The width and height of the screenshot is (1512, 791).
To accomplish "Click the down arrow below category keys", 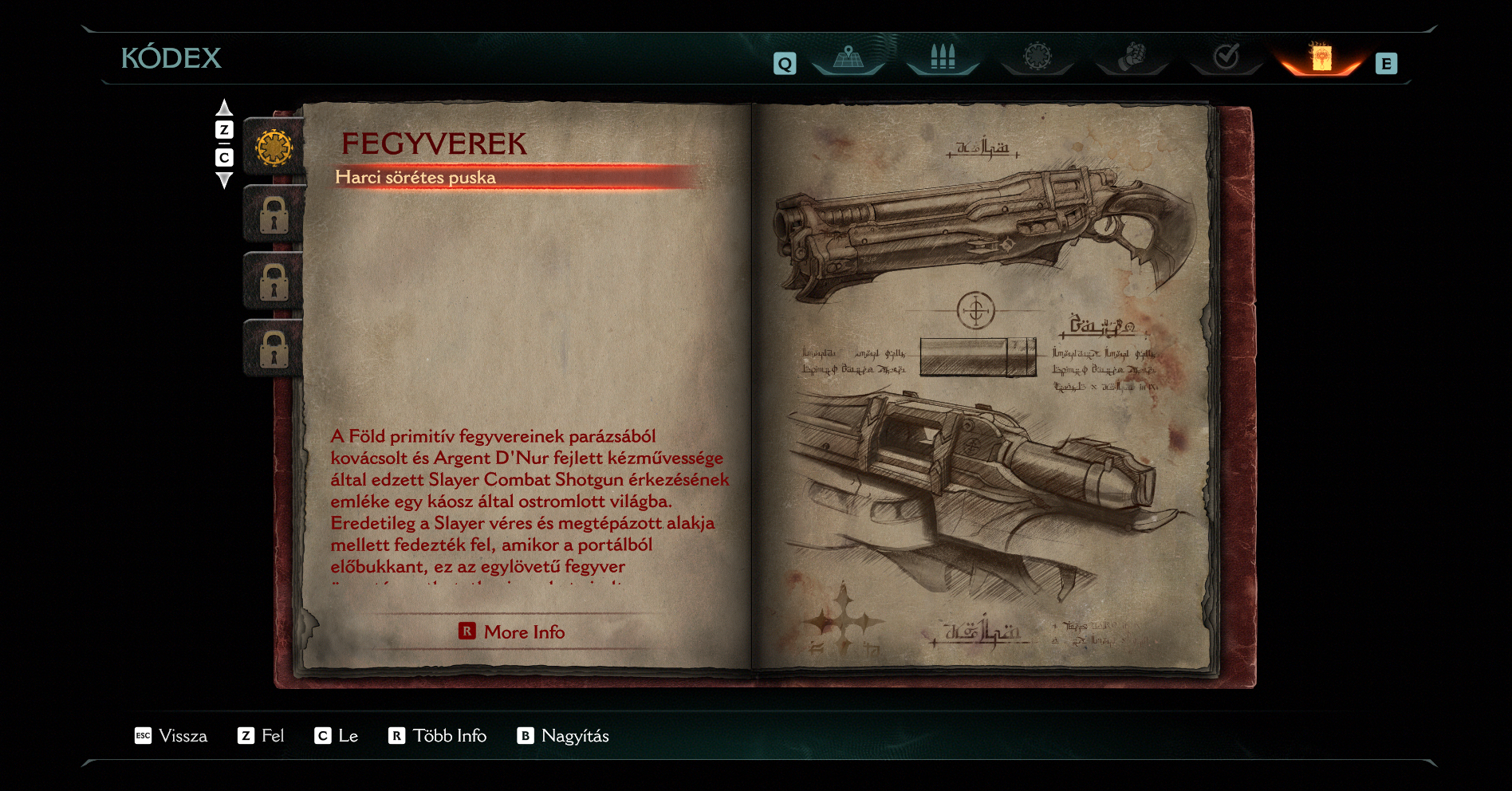I will coord(224,181).
